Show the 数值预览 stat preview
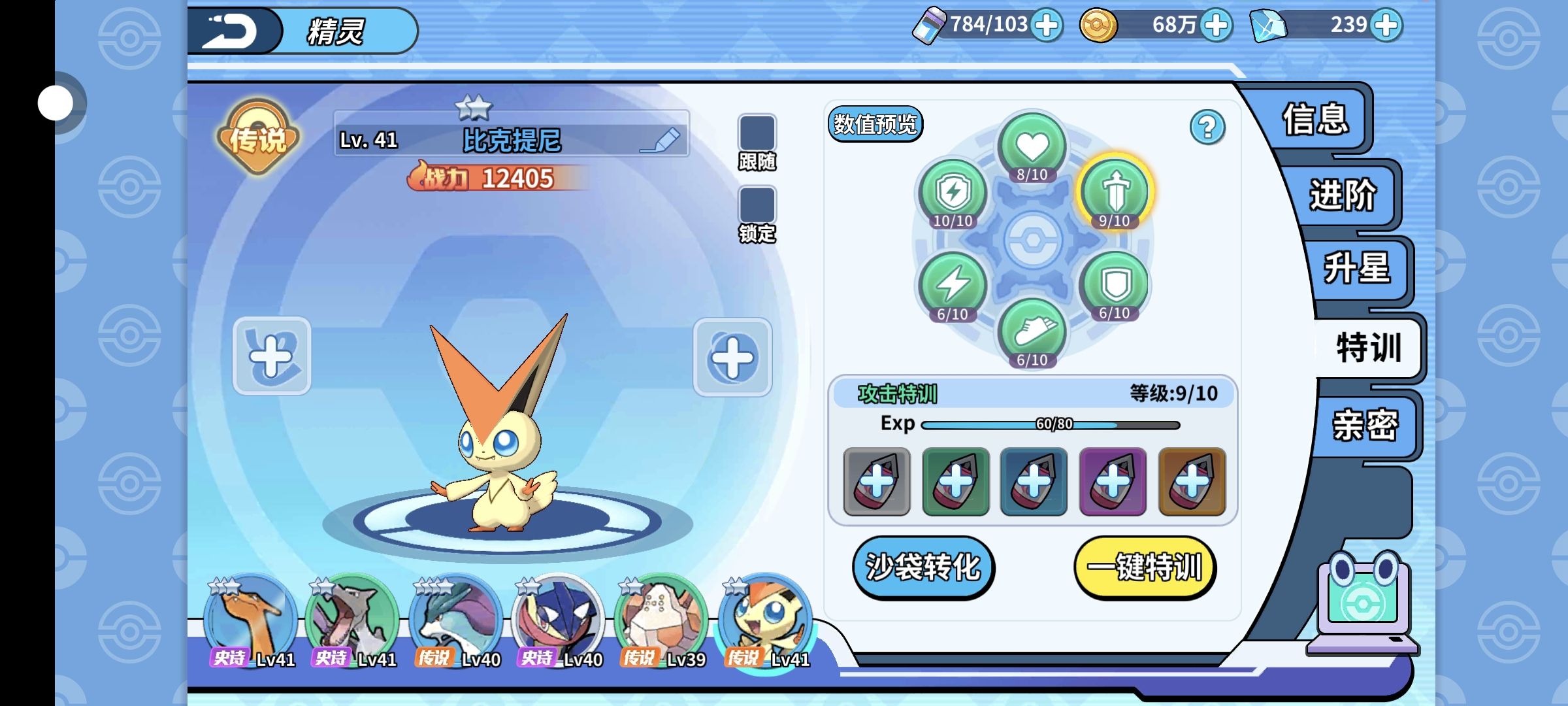 tap(875, 124)
